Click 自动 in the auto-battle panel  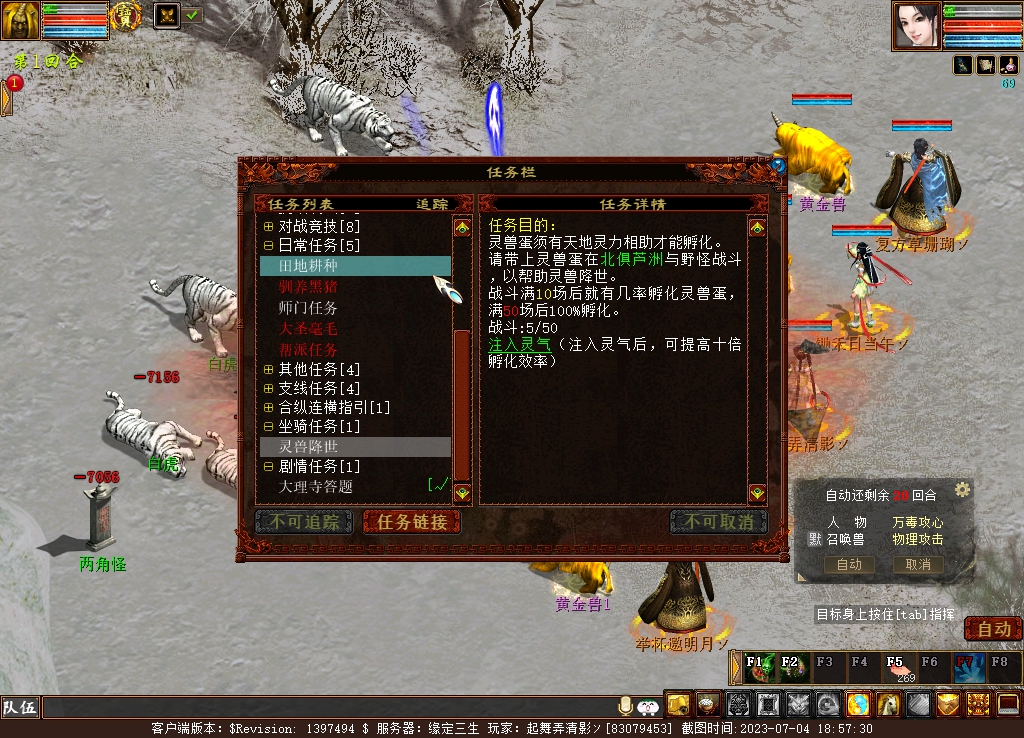tap(849, 564)
